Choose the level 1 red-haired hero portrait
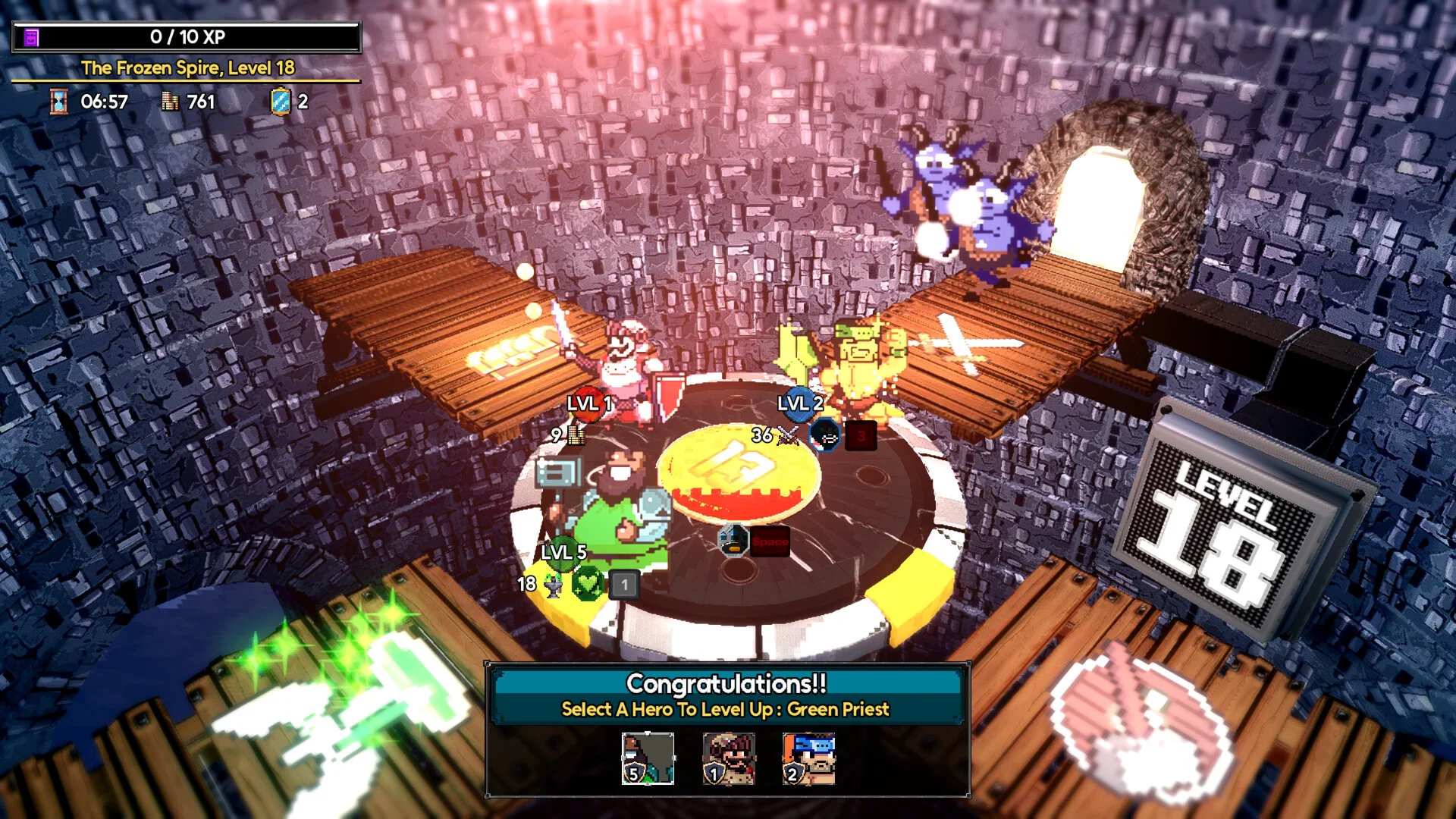The height and width of the screenshot is (819, 1456). 728,758
